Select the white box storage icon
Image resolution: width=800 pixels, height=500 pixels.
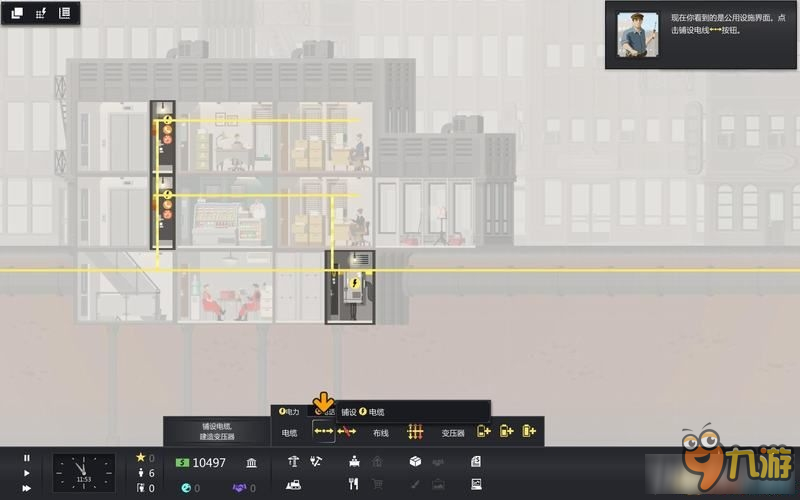tap(415, 462)
